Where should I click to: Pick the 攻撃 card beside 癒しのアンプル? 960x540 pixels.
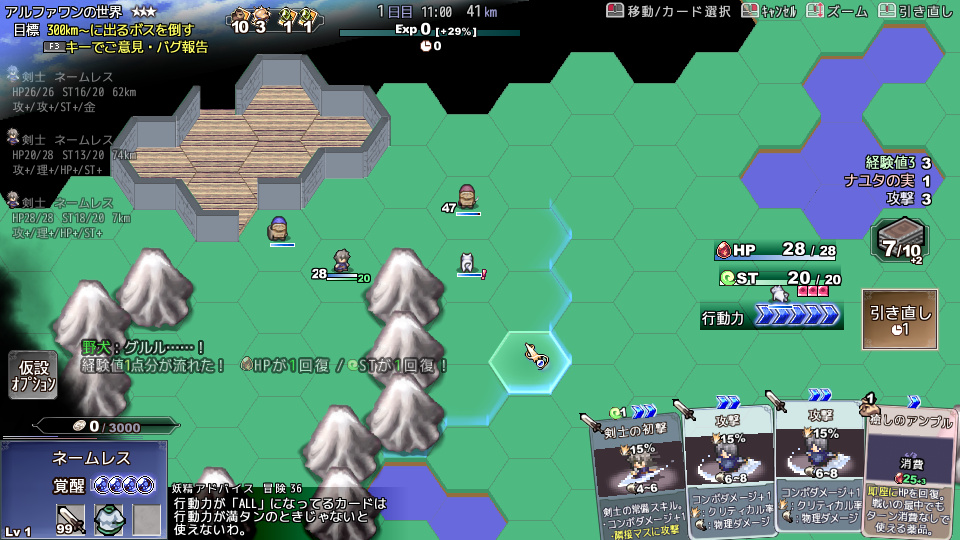pyautogui.click(x=820, y=465)
